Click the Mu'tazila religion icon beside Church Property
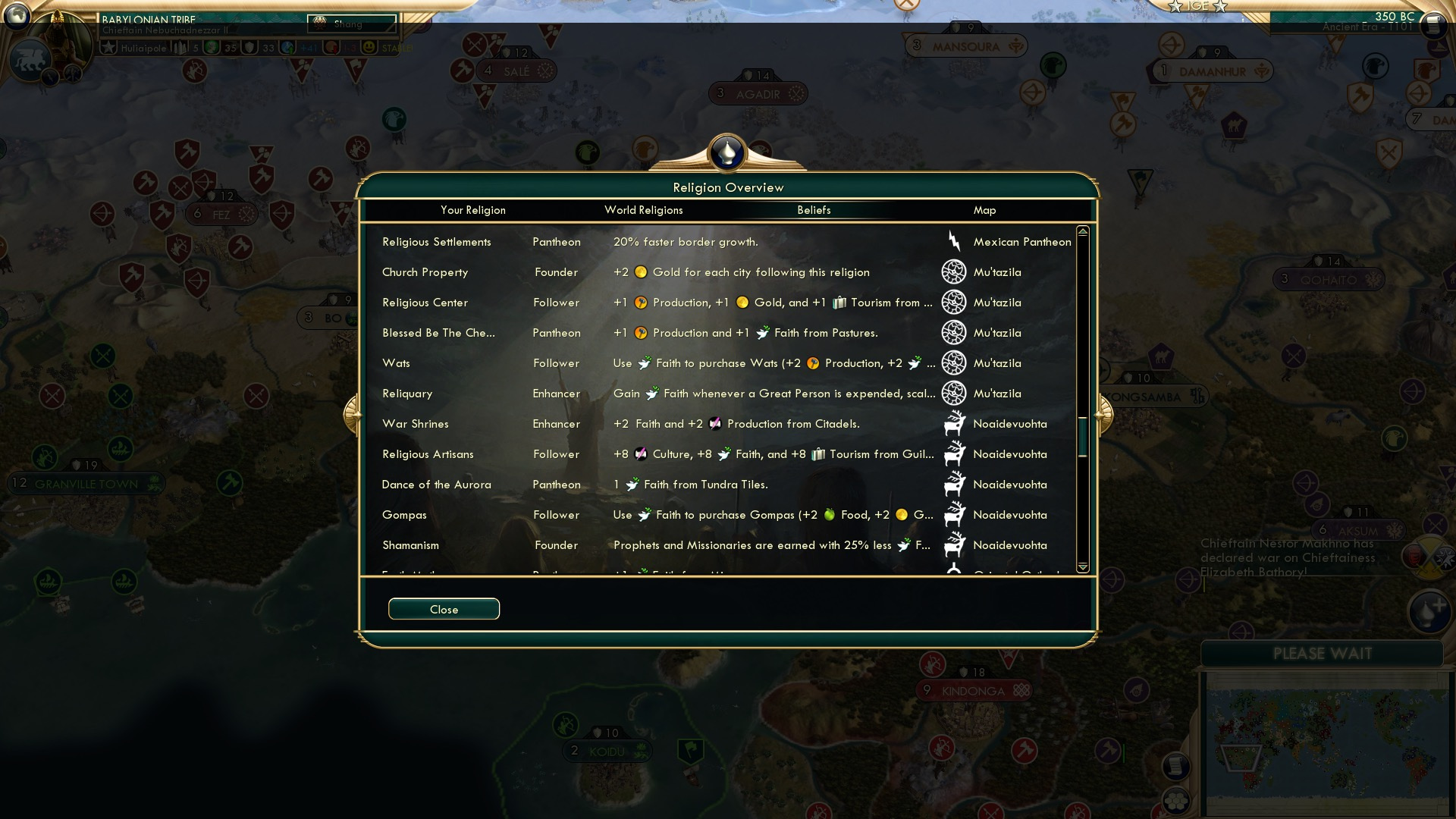 click(x=954, y=271)
